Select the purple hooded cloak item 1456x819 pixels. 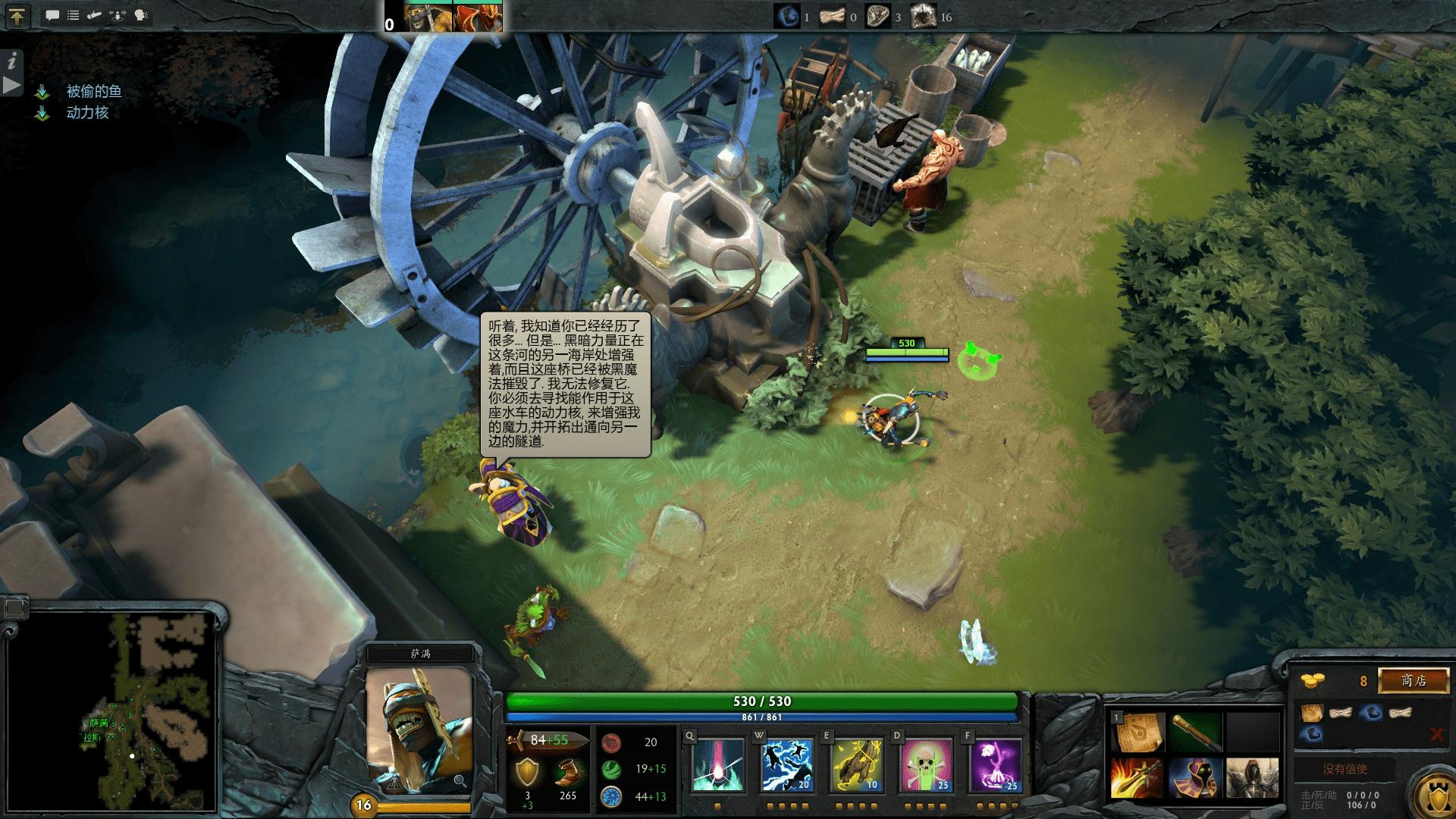coord(1194,778)
